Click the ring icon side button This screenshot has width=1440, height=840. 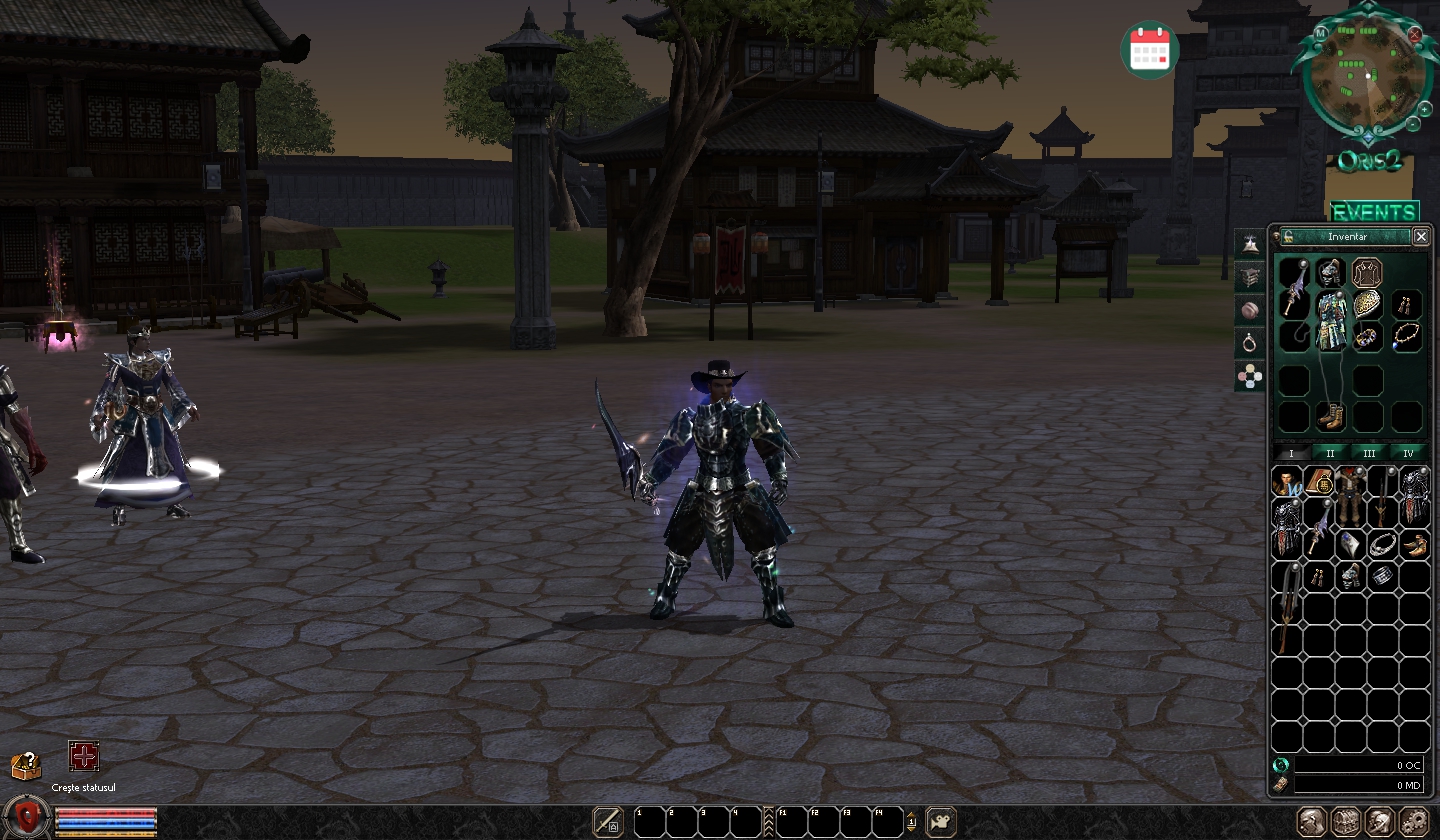[1251, 343]
